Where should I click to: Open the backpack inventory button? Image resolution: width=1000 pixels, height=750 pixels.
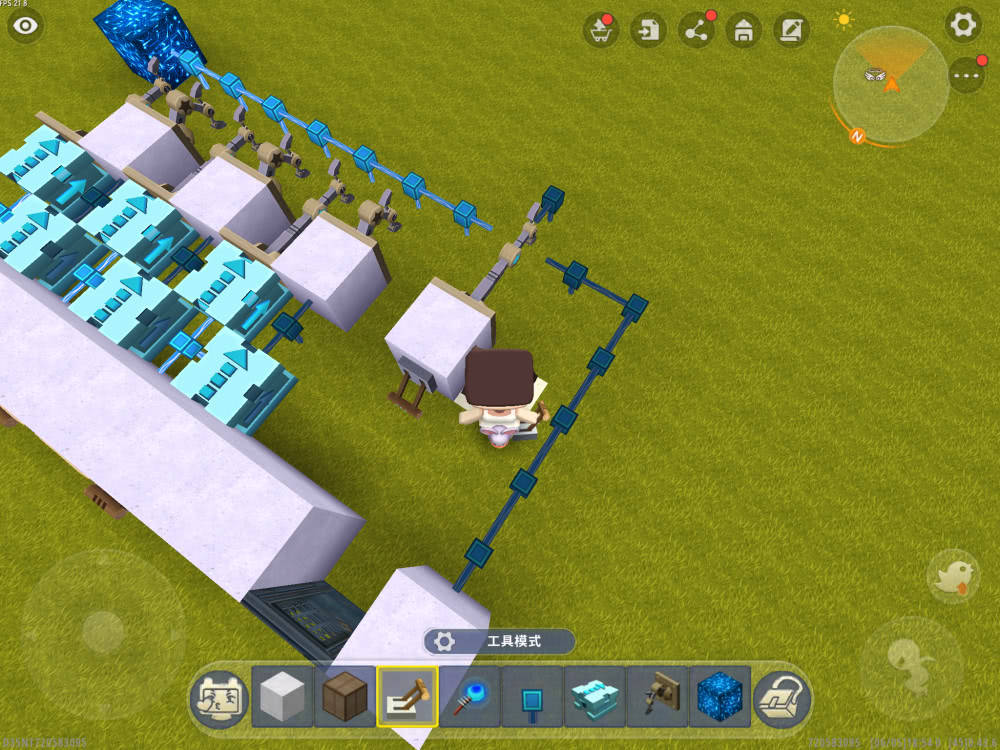(783, 696)
